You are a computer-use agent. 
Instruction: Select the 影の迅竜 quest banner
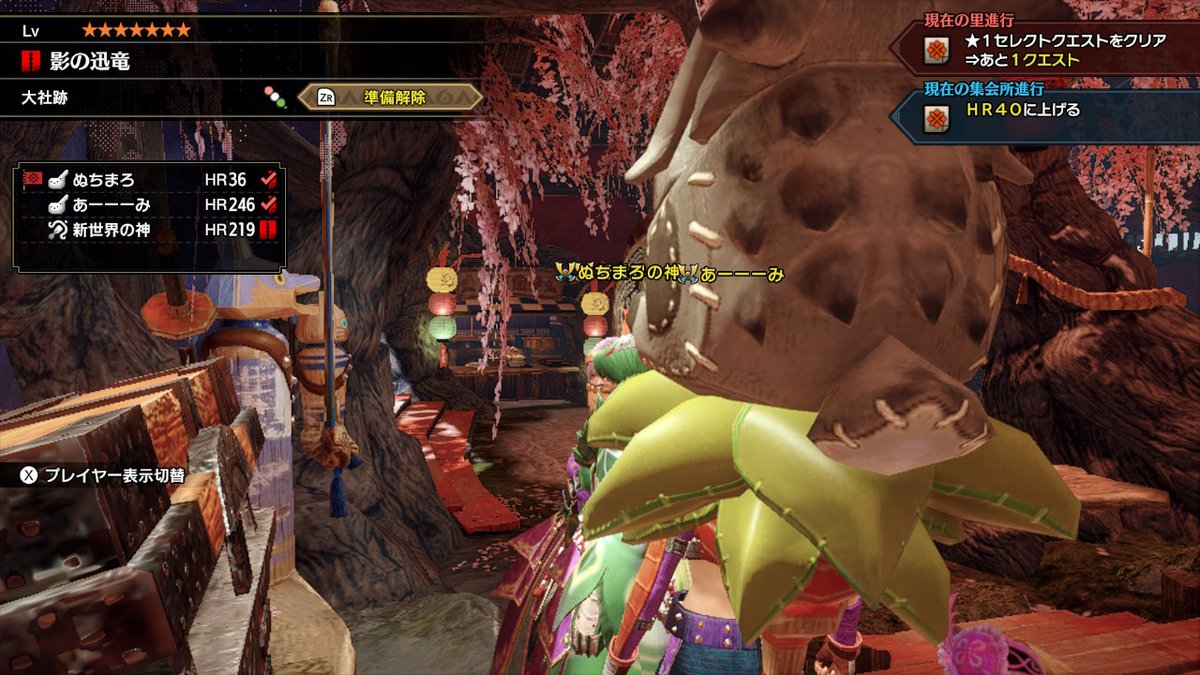pyautogui.click(x=90, y=62)
